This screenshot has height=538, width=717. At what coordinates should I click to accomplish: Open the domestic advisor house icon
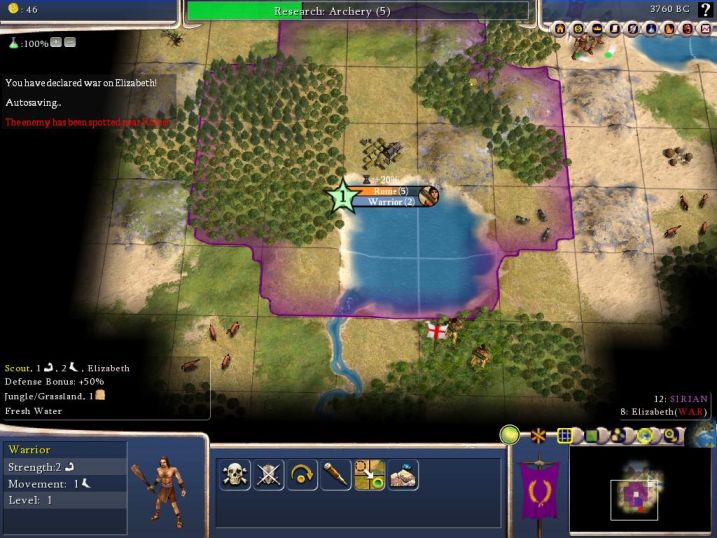[559, 29]
